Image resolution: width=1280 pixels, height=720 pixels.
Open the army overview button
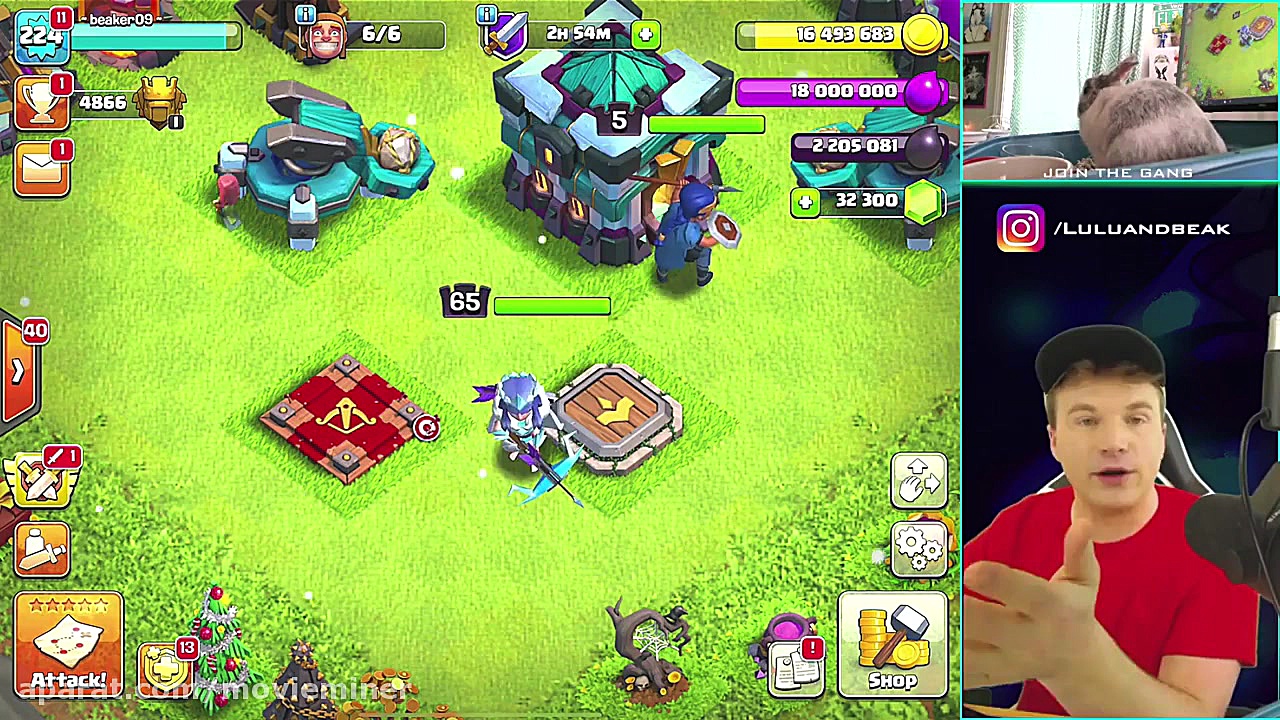click(42, 548)
